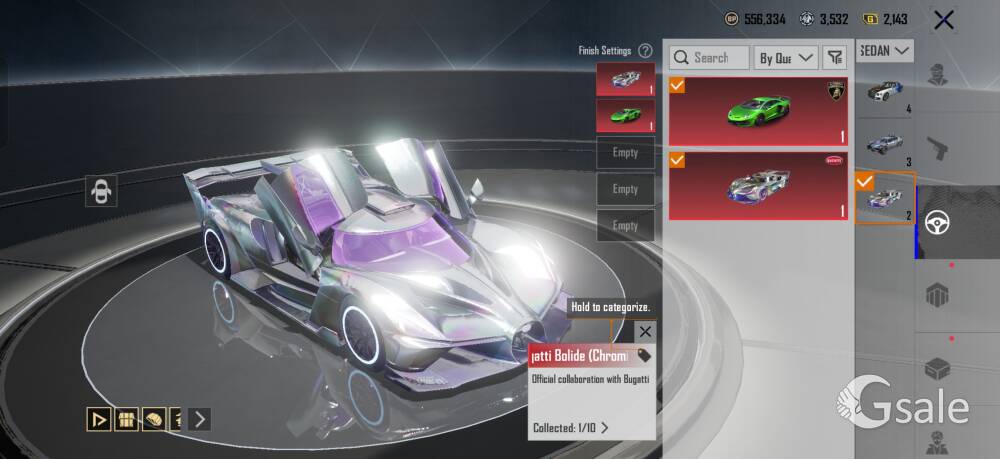The image size is (1000, 459).
Task: Open the By Quality sort dropdown
Action: (785, 58)
